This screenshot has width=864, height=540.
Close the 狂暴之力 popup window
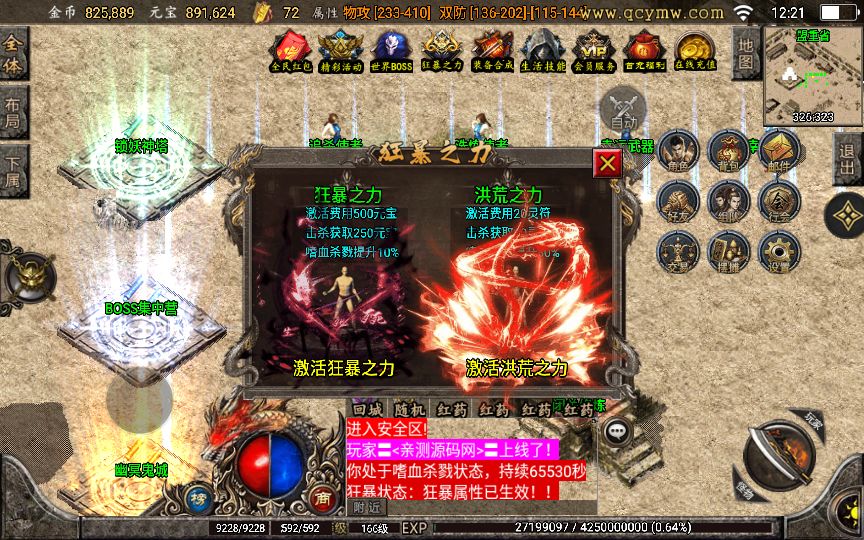[x=606, y=164]
